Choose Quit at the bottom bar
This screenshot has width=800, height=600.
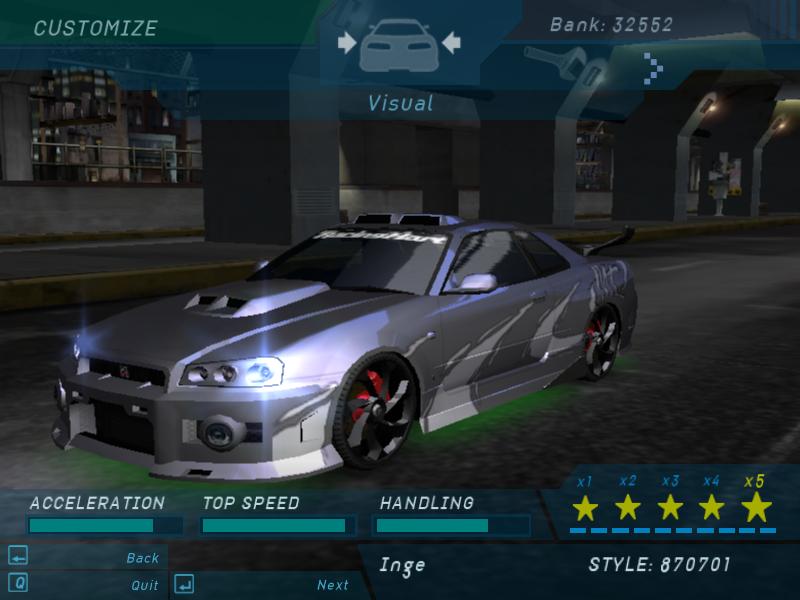point(144,585)
